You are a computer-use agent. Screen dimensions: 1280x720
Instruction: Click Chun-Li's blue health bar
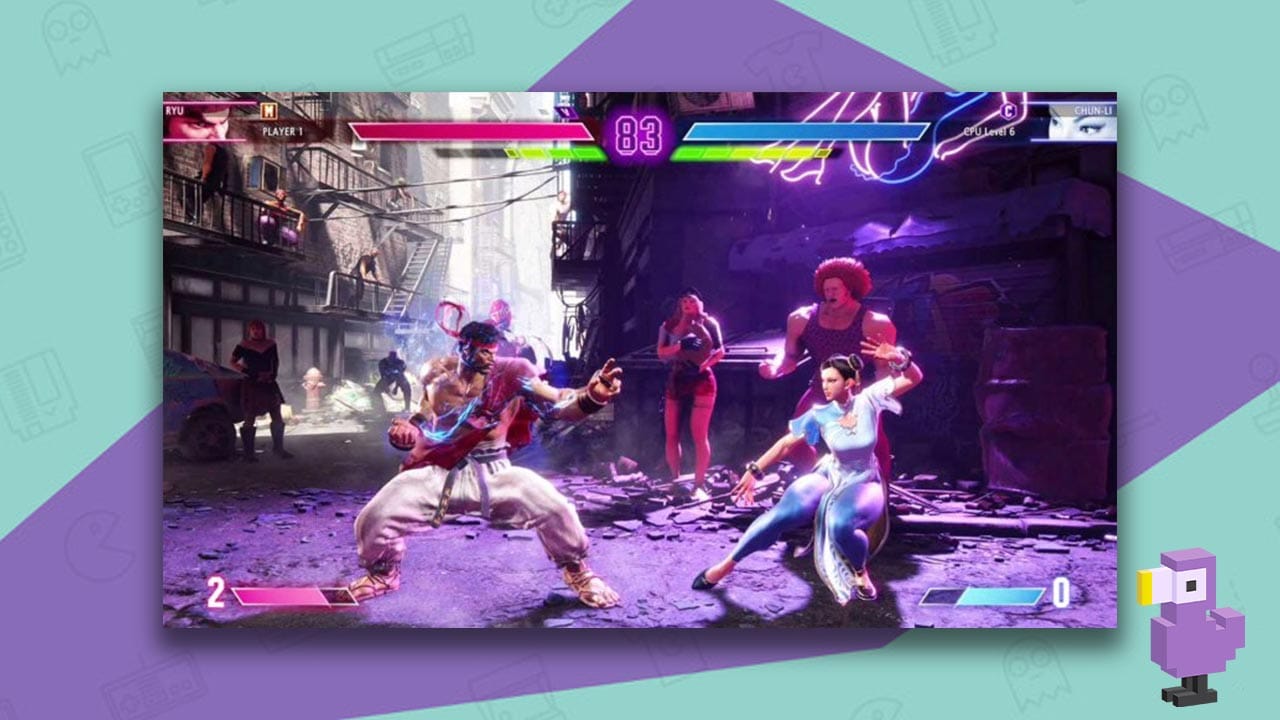pyautogui.click(x=805, y=130)
